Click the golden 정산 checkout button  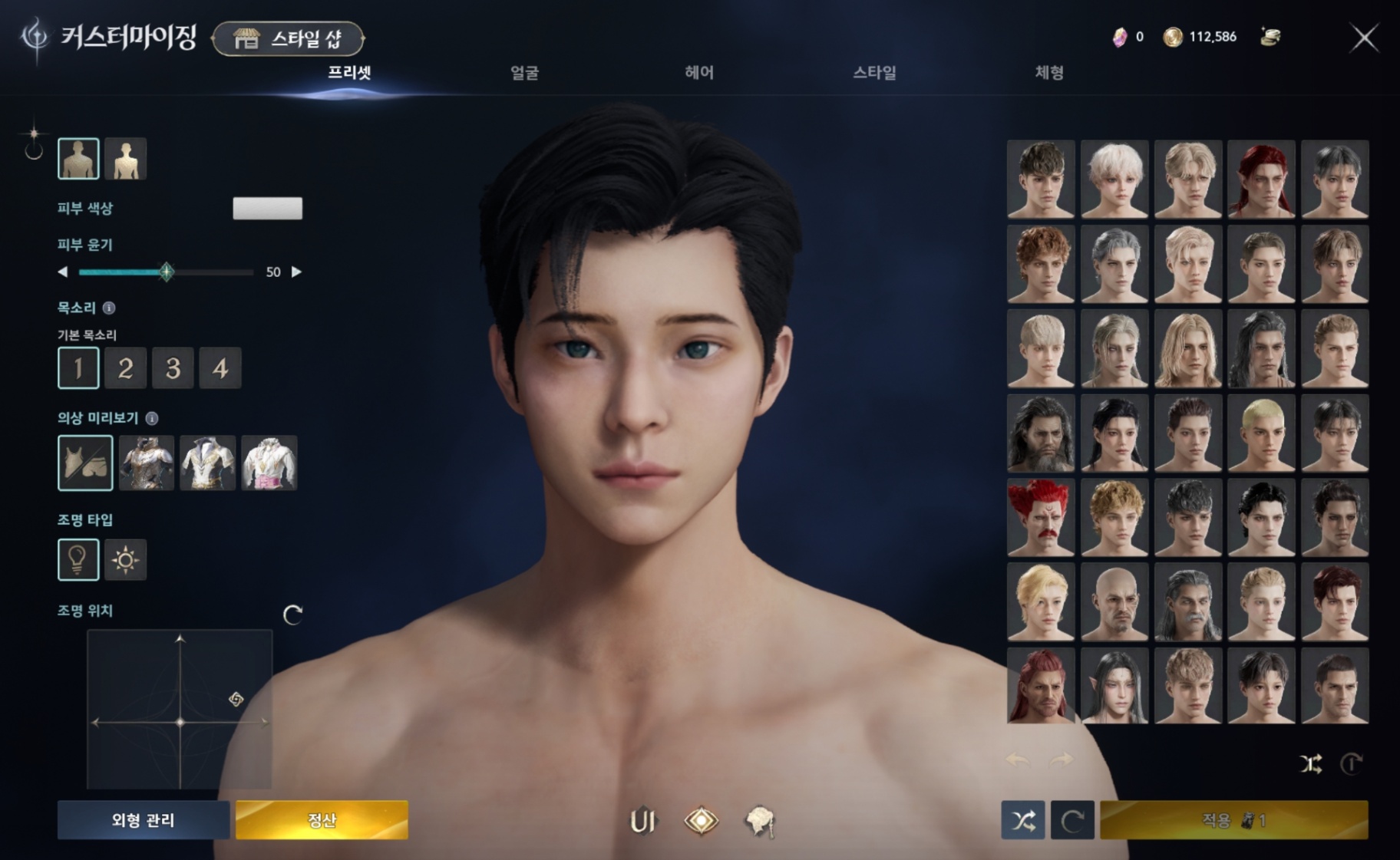(x=322, y=820)
